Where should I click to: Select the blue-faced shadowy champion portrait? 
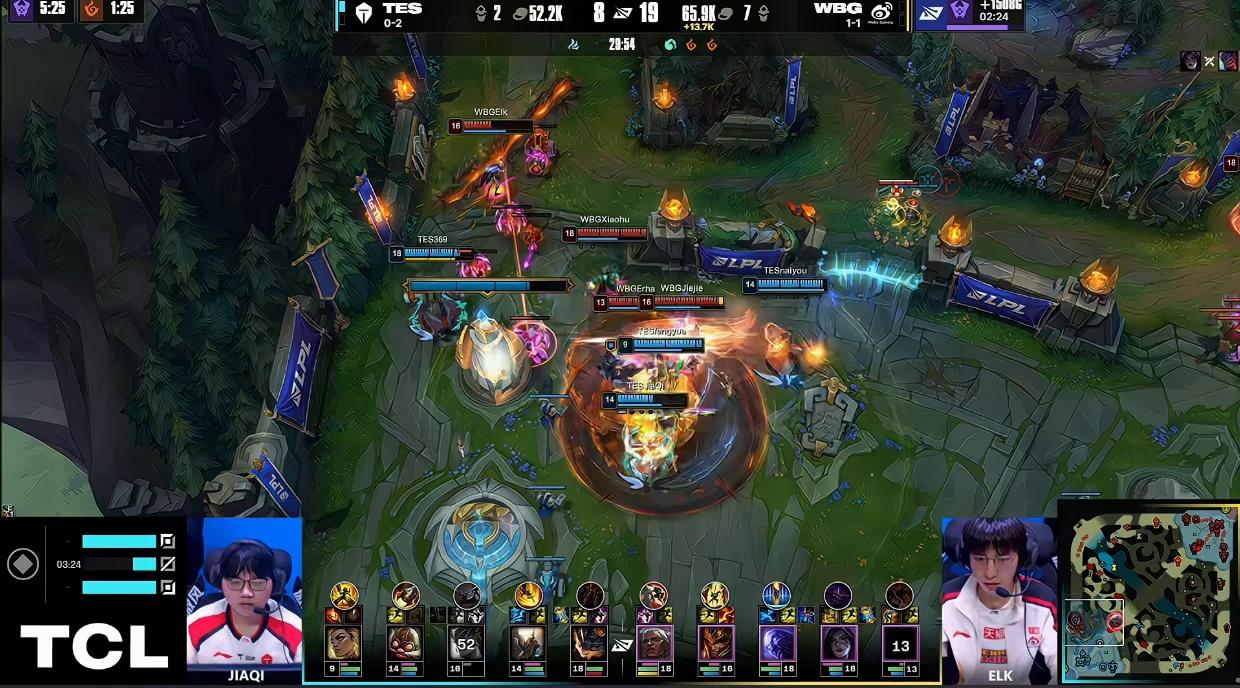click(x=776, y=642)
